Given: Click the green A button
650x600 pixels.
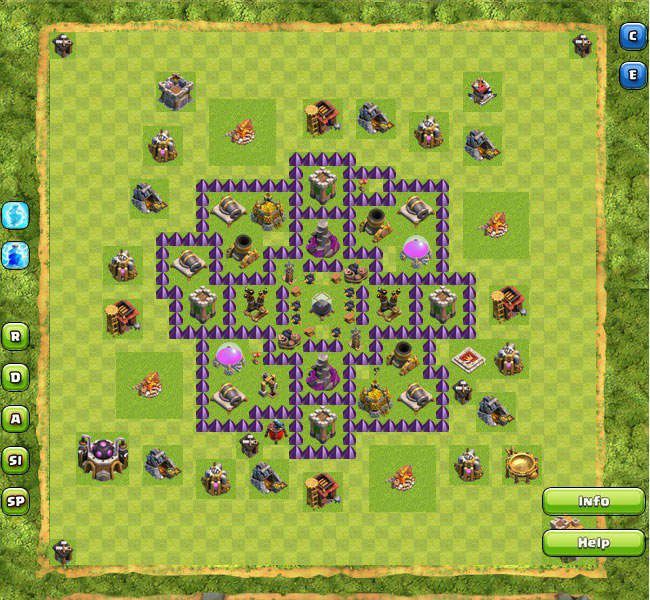Looking at the screenshot, I should click(x=15, y=418).
